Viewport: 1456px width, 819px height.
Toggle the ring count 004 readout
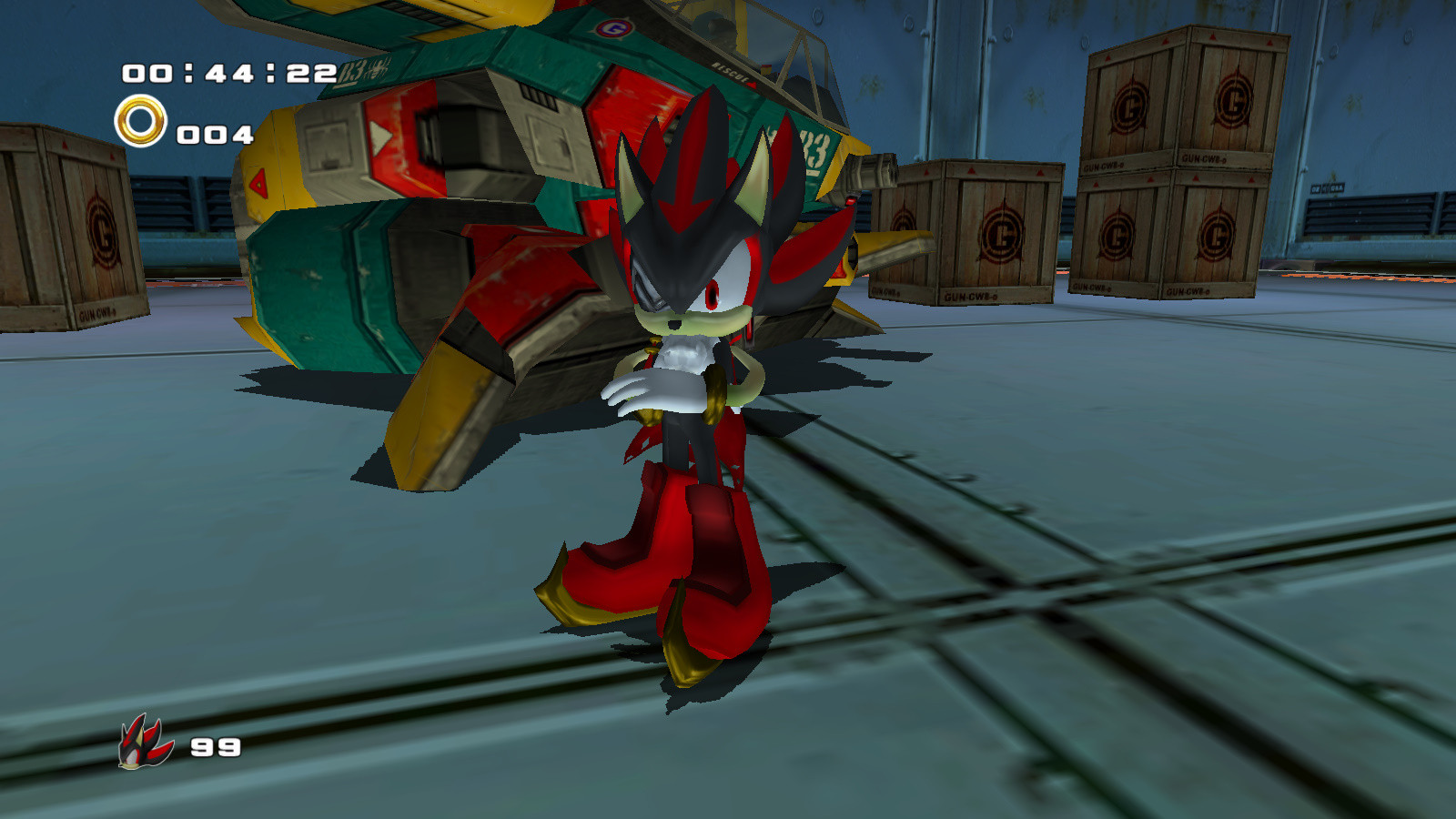217,135
